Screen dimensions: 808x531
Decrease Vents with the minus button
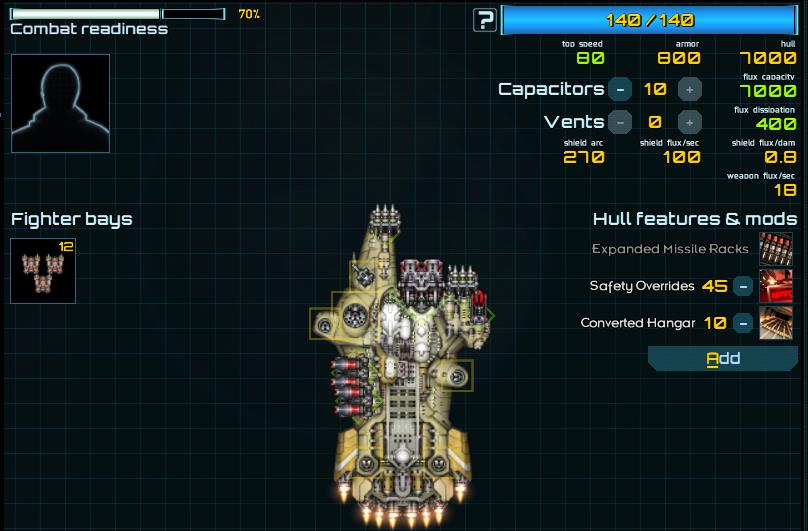click(620, 122)
